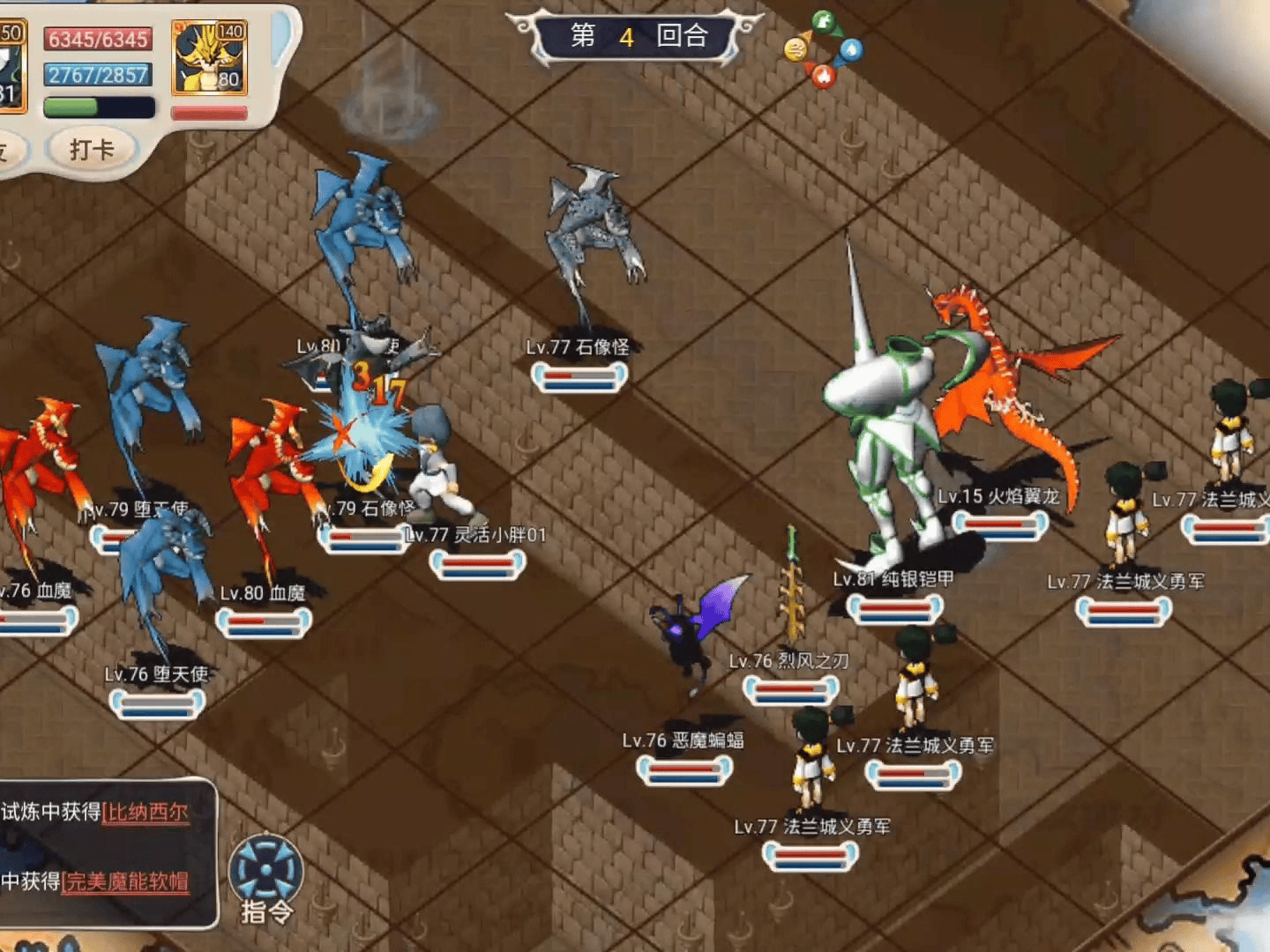The width and height of the screenshot is (1270, 952).
Task: Open the 比纳西尔 item link in chat
Action: click(x=146, y=812)
